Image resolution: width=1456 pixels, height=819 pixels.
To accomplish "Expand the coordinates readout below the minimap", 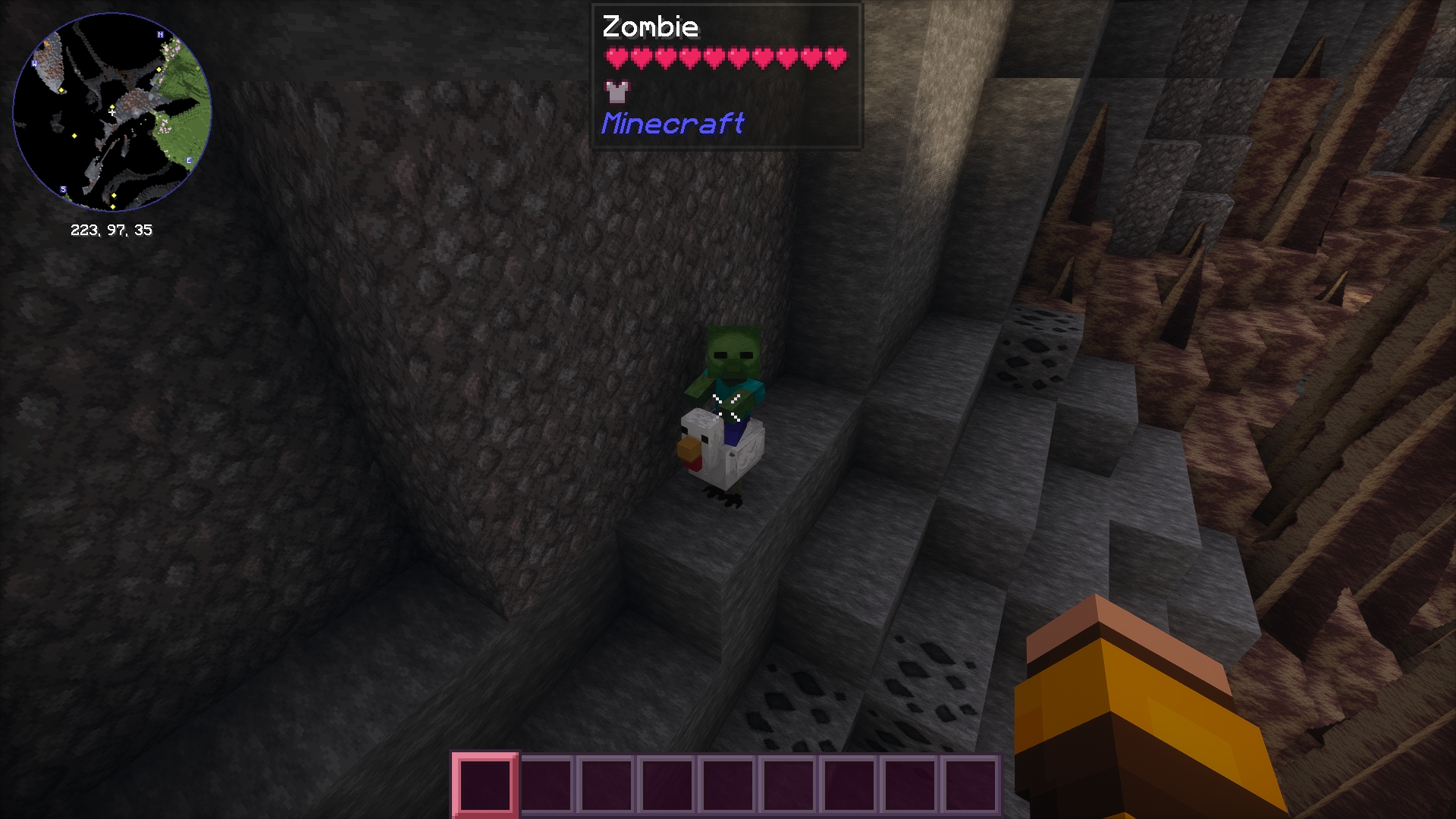I will tap(111, 231).
